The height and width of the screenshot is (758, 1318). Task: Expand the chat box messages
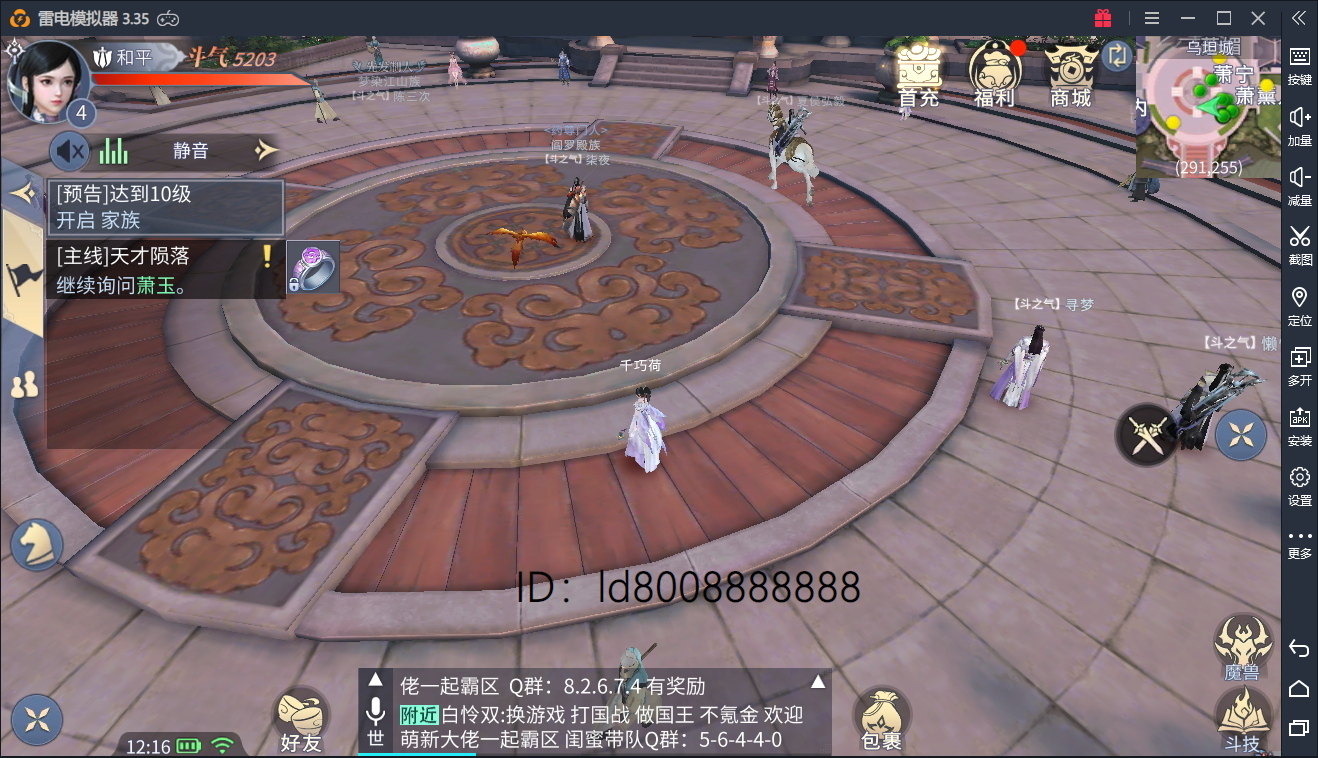click(818, 683)
